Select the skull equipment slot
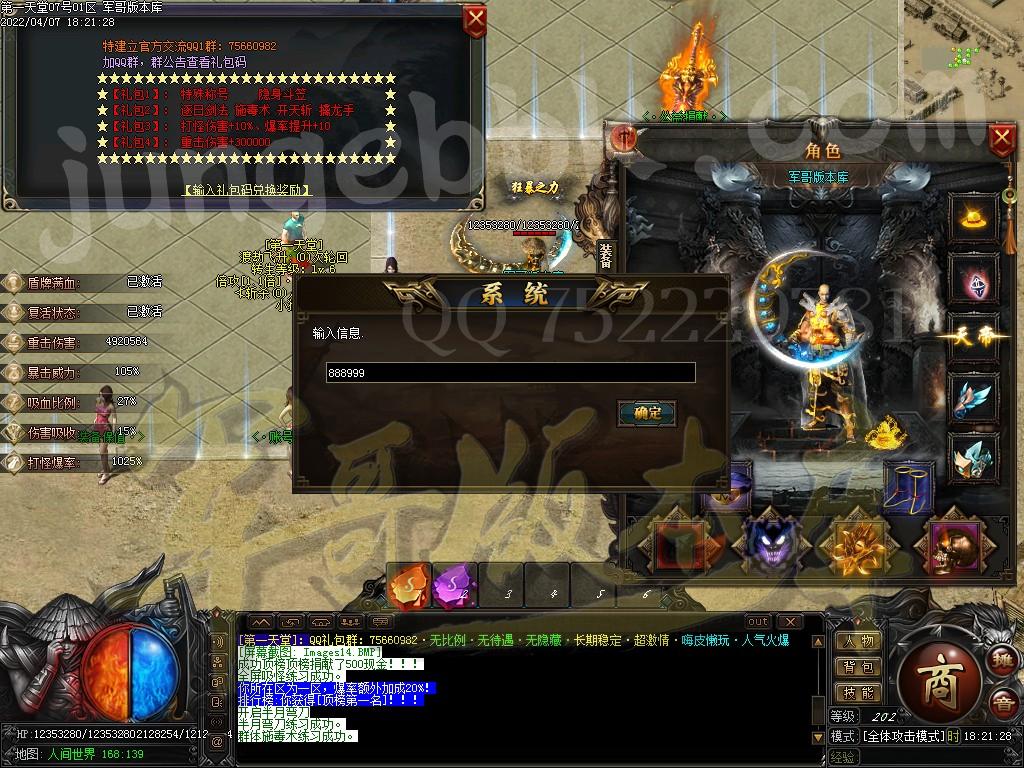Screen dimensions: 1024x768 956,545
